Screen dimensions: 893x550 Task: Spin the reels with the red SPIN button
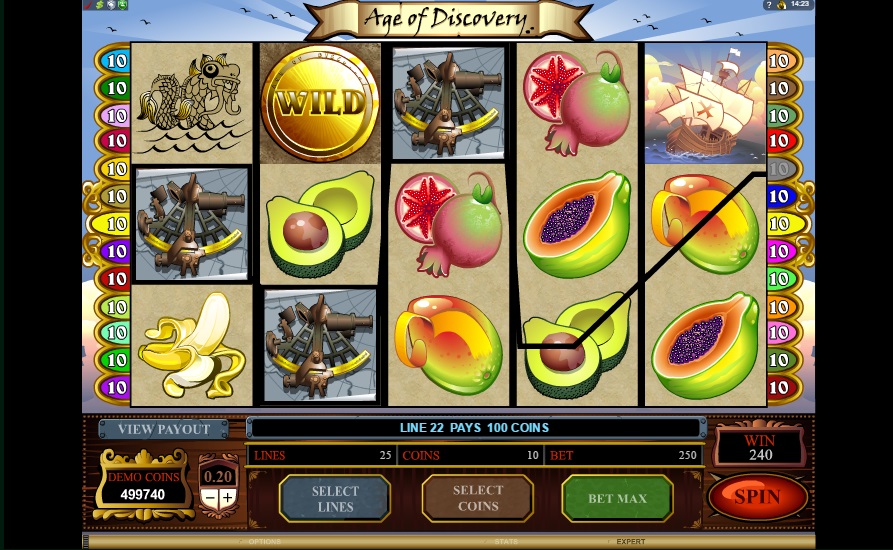click(757, 496)
